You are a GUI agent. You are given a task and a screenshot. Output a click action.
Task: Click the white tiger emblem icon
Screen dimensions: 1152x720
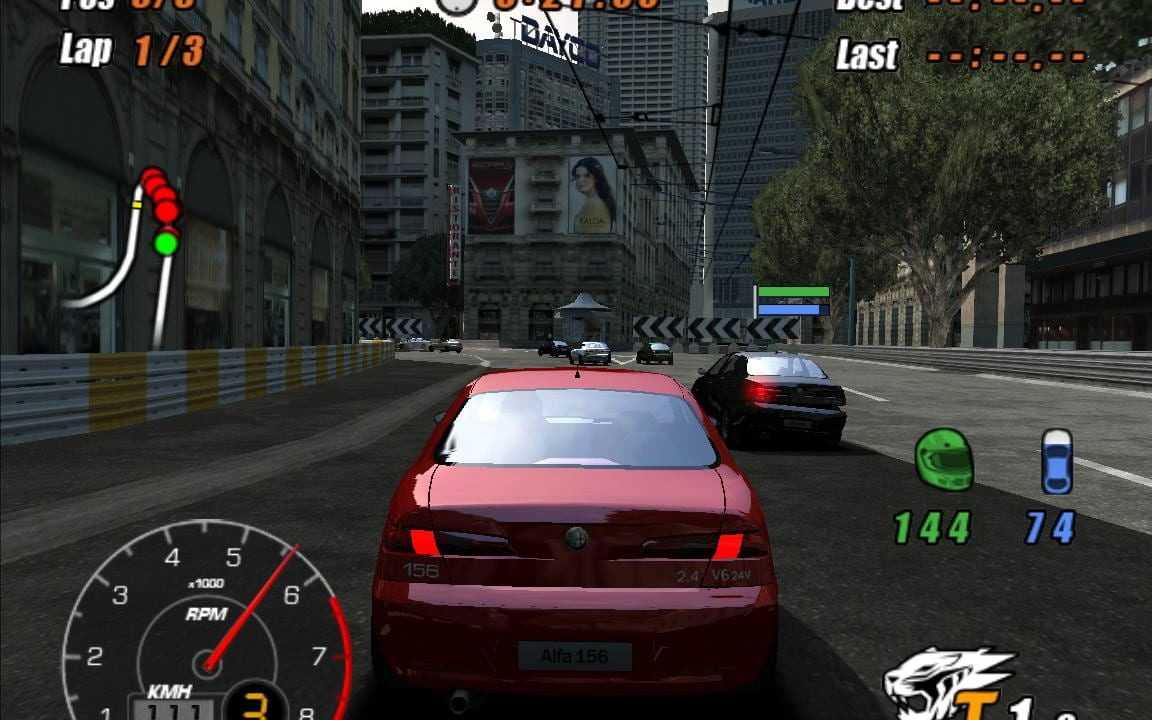click(945, 685)
